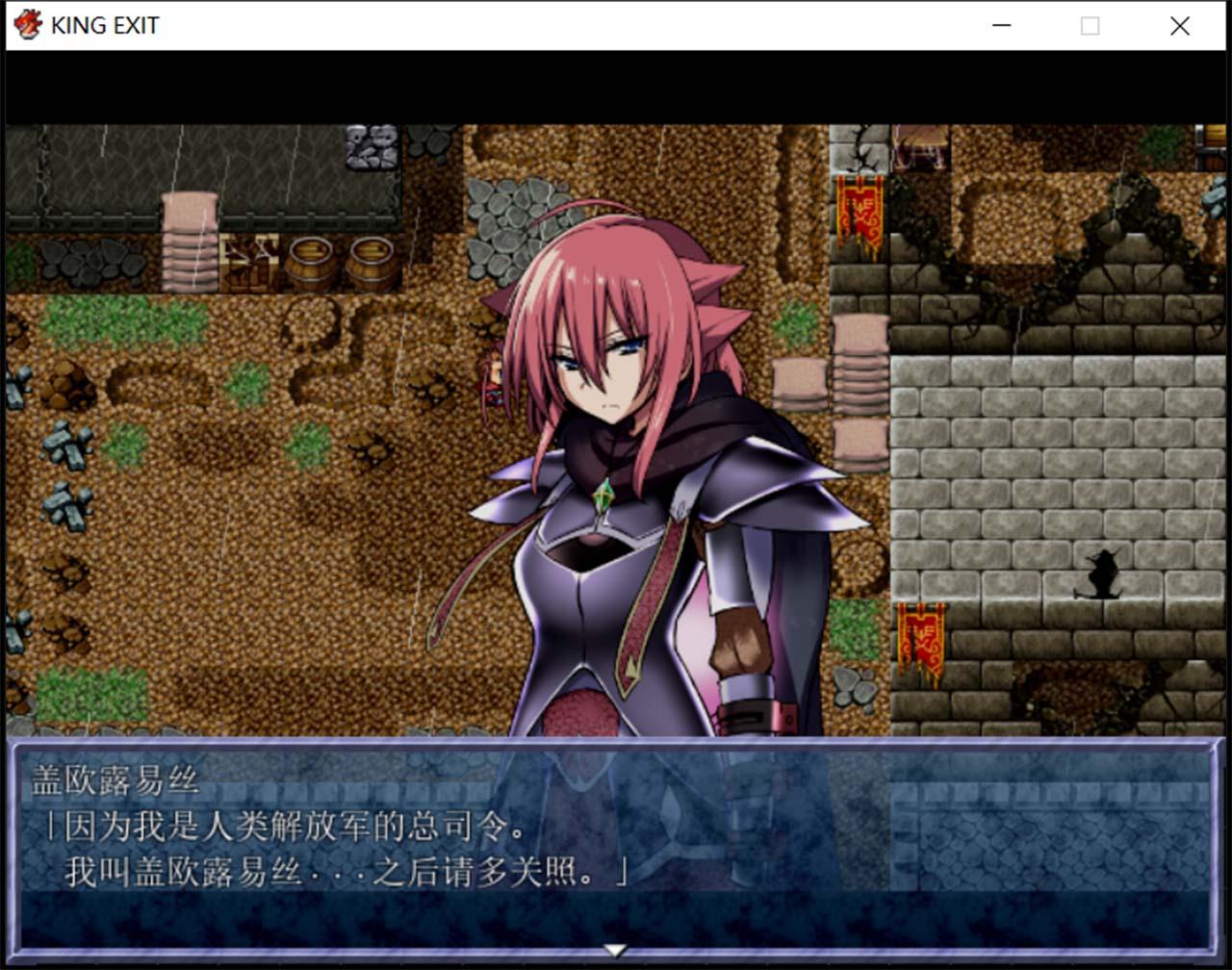Image resolution: width=1232 pixels, height=970 pixels.
Task: Click the maximize button on the title bar
Action: pyautogui.click(x=1089, y=26)
